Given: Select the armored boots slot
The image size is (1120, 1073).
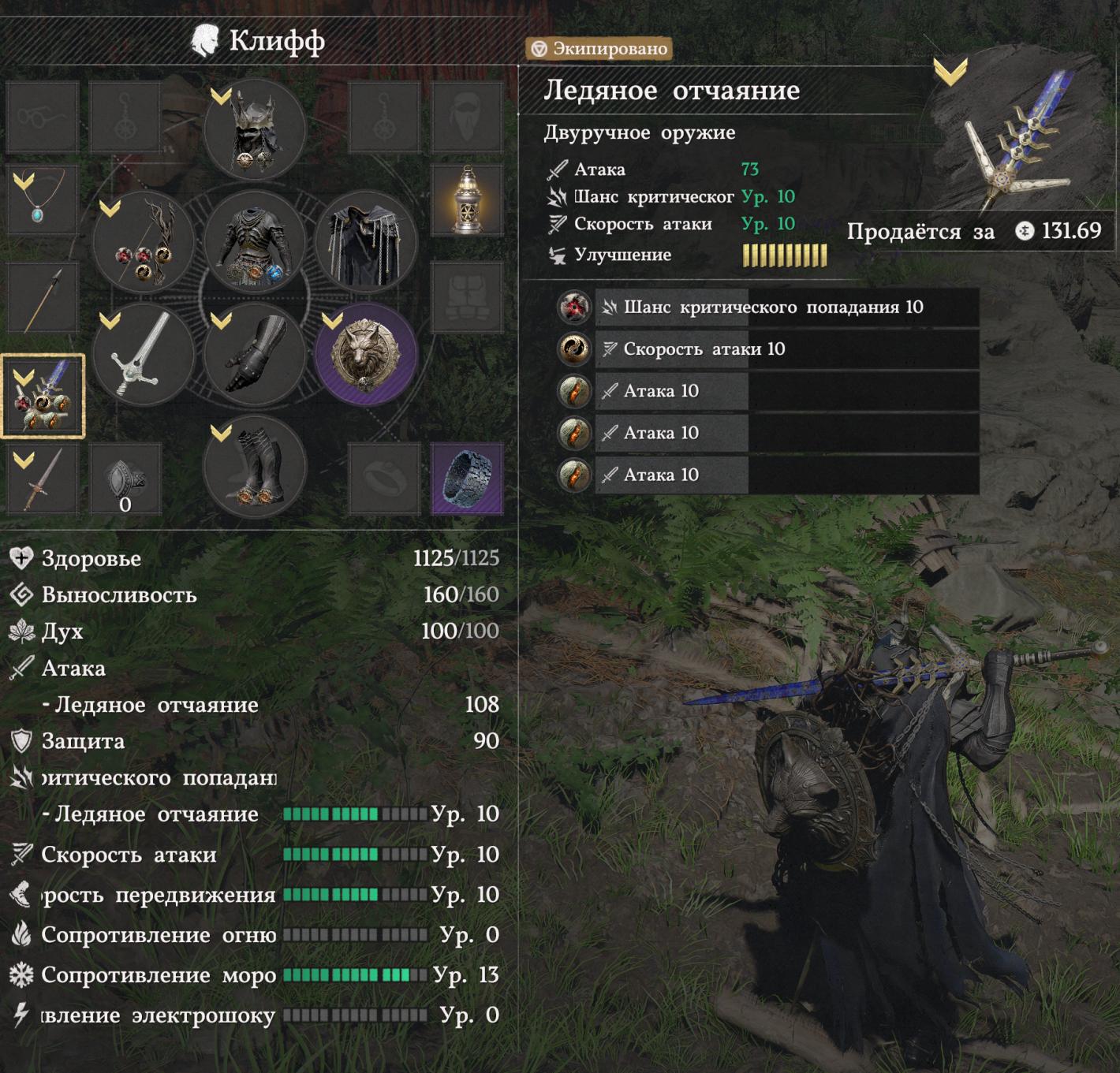Looking at the screenshot, I should click(x=255, y=467).
